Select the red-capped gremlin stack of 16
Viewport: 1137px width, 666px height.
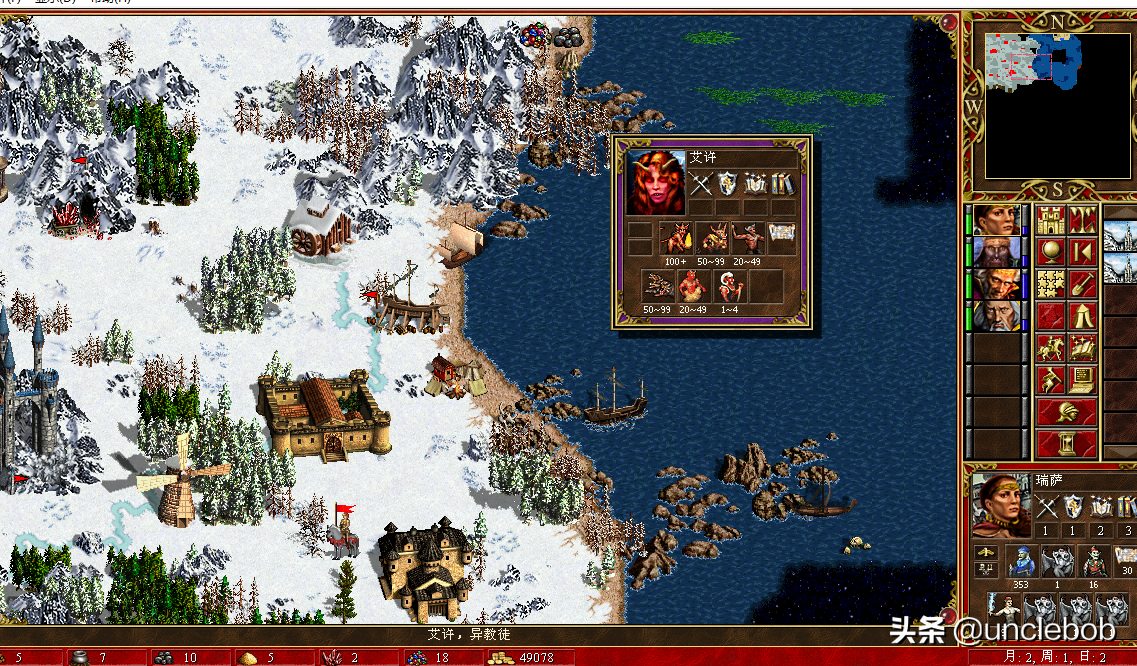coord(1092,562)
